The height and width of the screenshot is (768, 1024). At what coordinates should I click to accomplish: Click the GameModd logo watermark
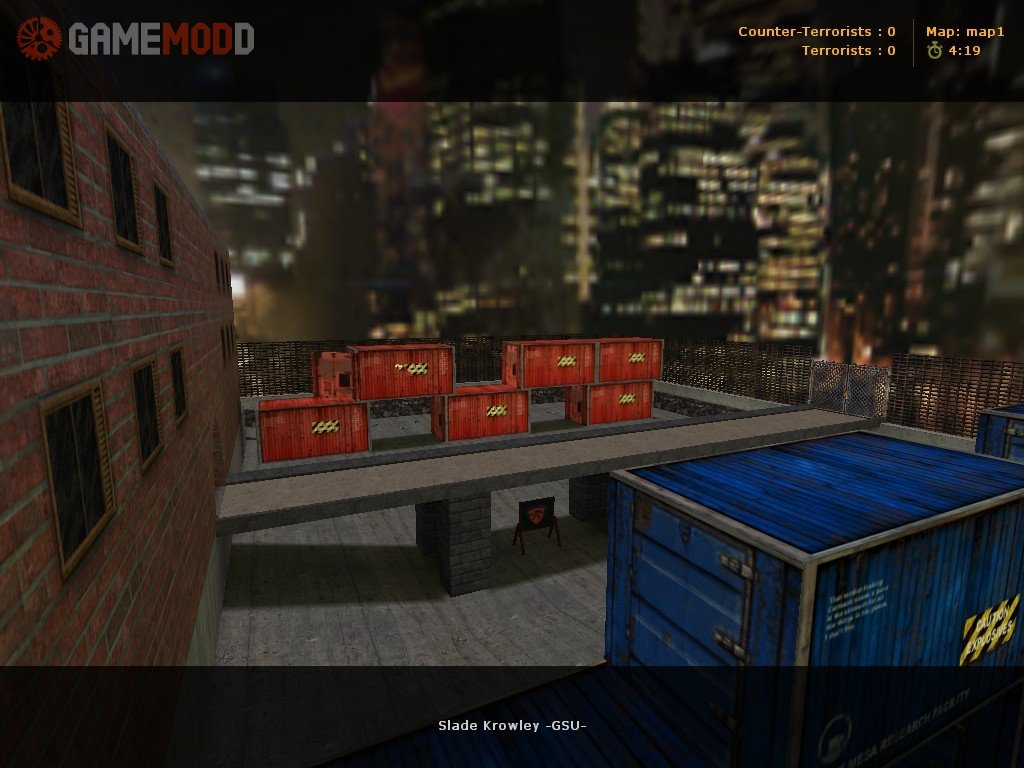[136, 39]
